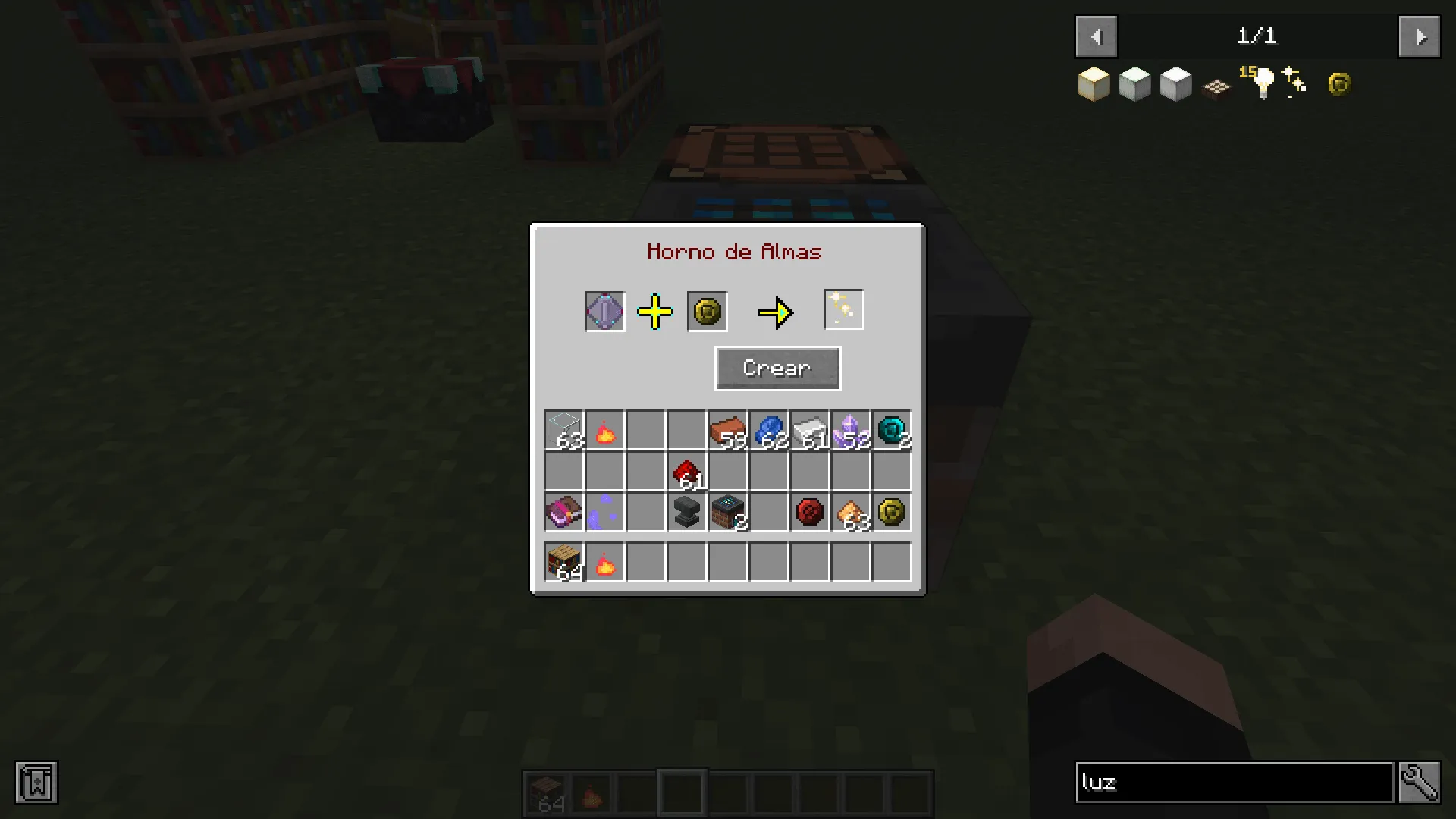Screen dimensions: 1456x819
Task: Click the search field containing luz
Action: (x=1234, y=783)
